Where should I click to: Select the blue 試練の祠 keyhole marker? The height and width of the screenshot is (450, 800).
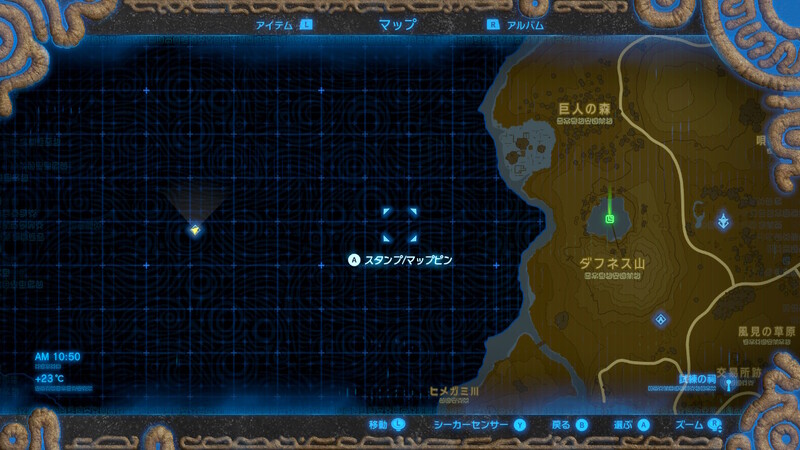point(730,383)
